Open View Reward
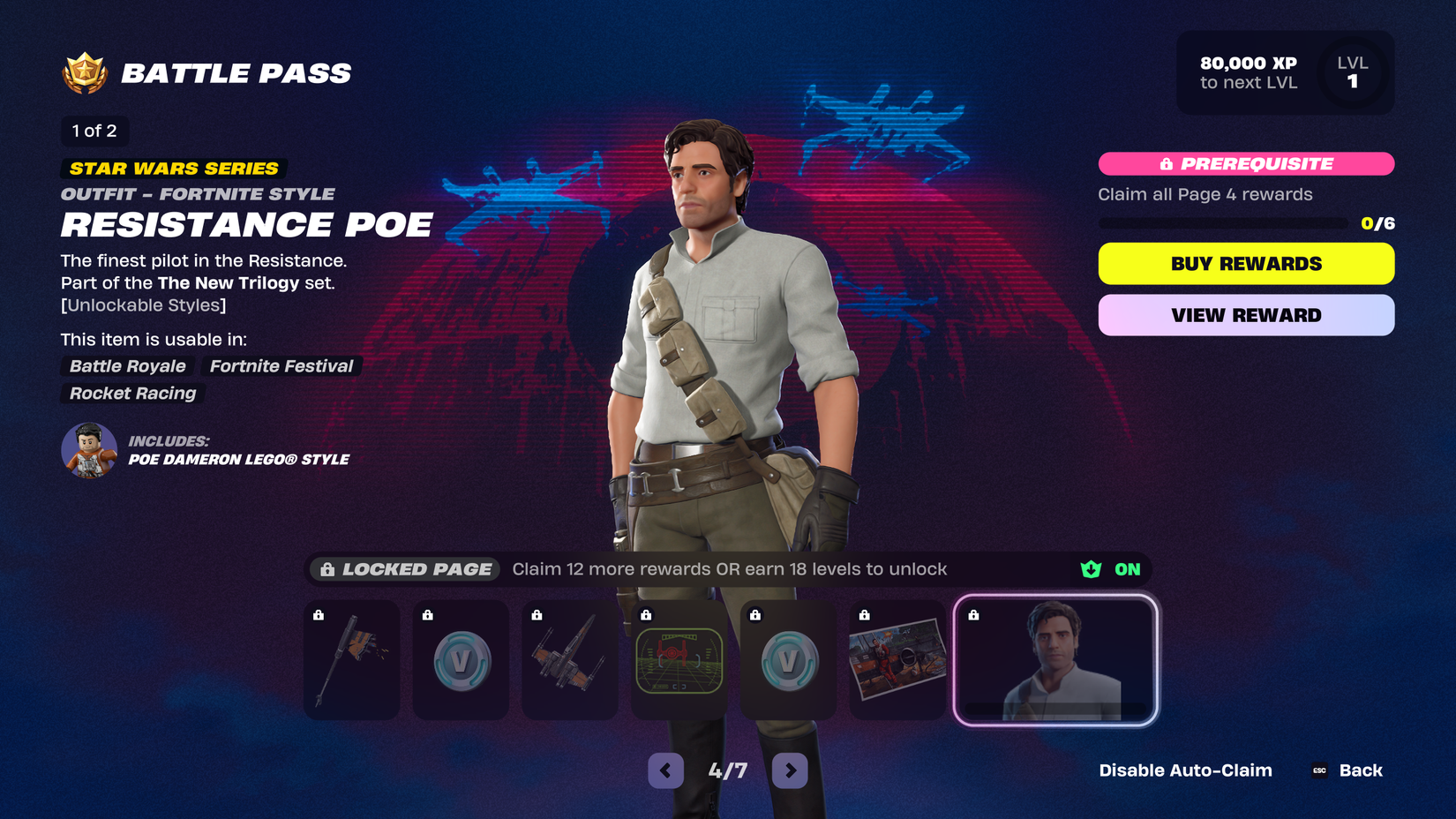Viewport: 1456px width, 819px height. tap(1245, 315)
